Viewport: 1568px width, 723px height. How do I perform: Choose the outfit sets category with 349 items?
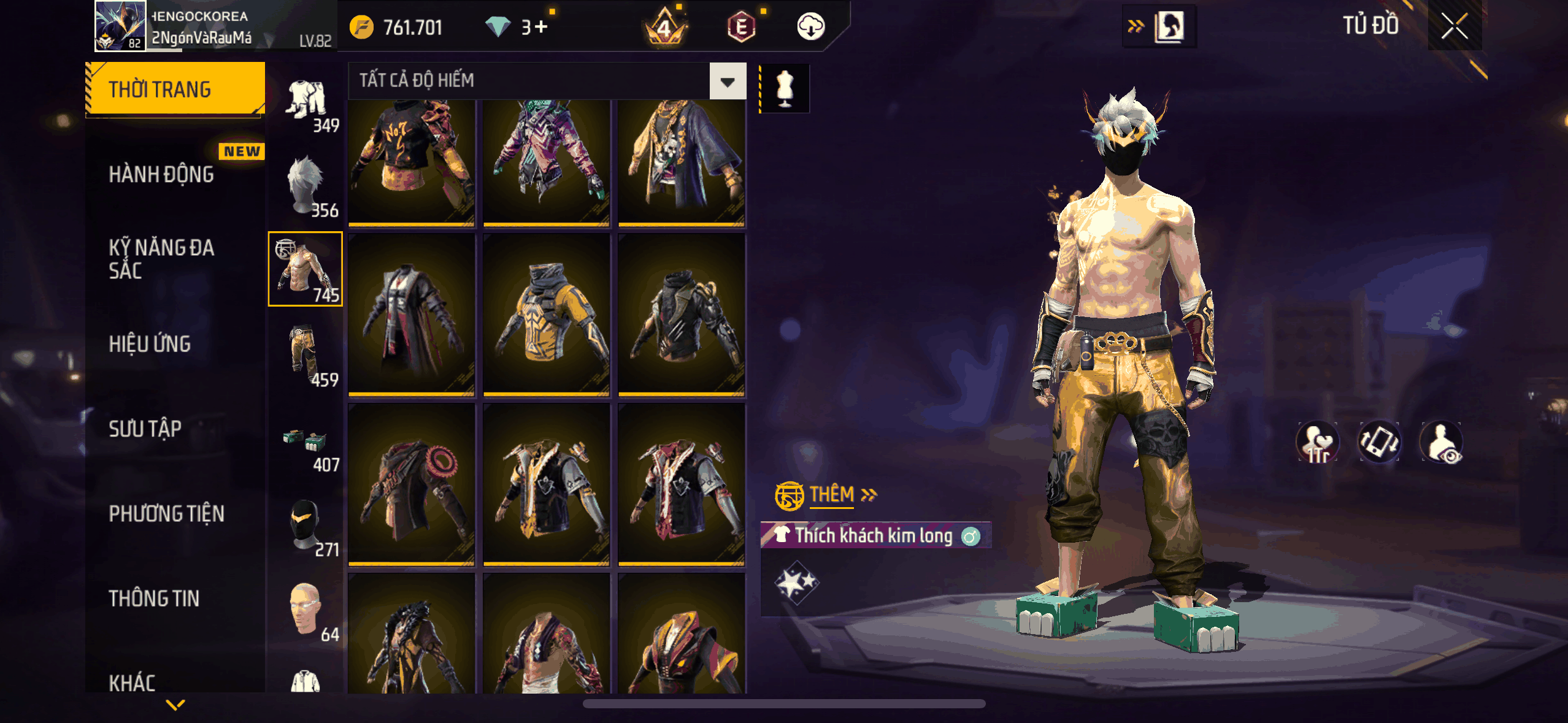click(306, 103)
